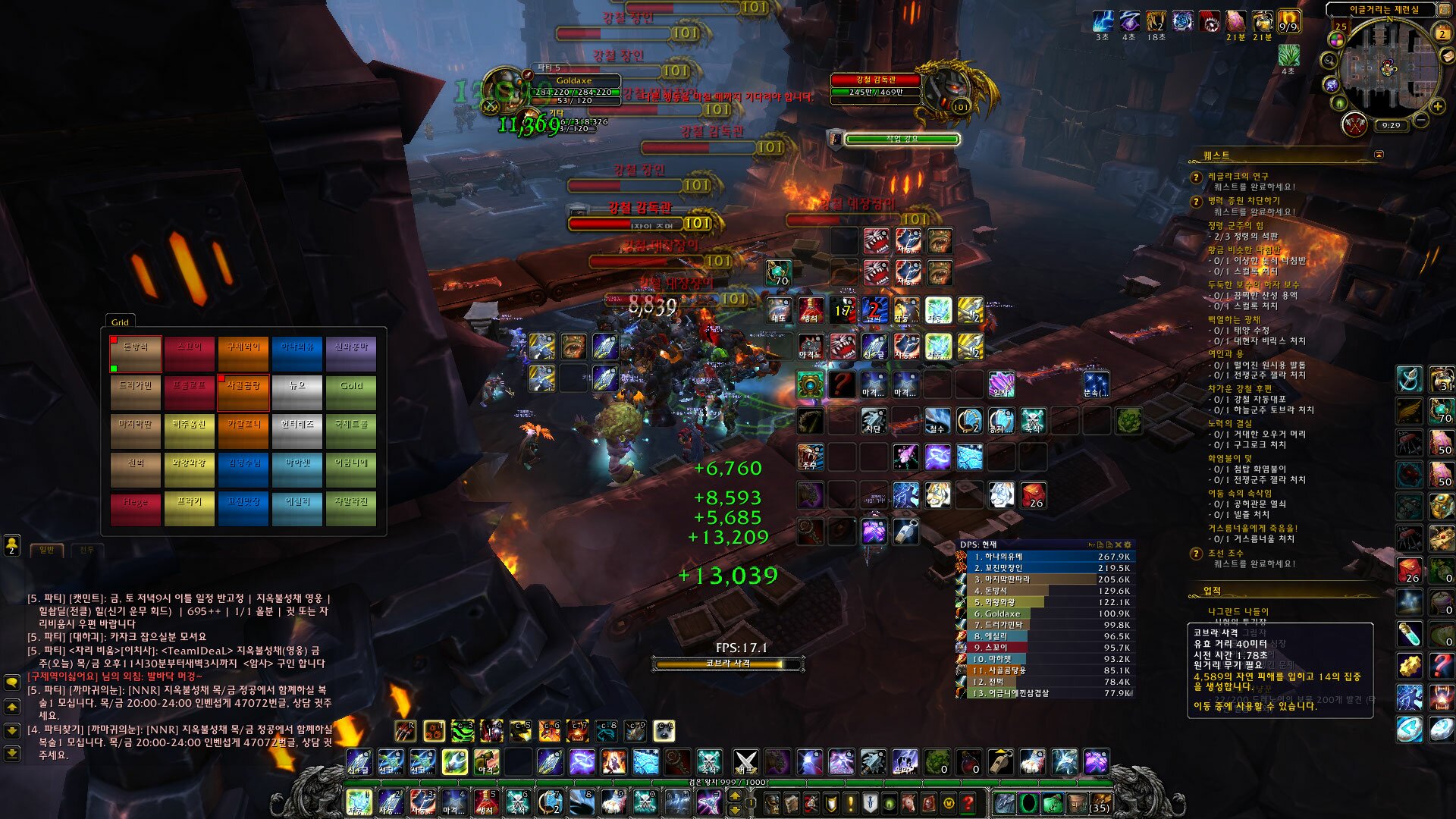The width and height of the screenshot is (1456, 819).
Task: Open the backpack with 35 free slots
Action: click(x=1099, y=802)
